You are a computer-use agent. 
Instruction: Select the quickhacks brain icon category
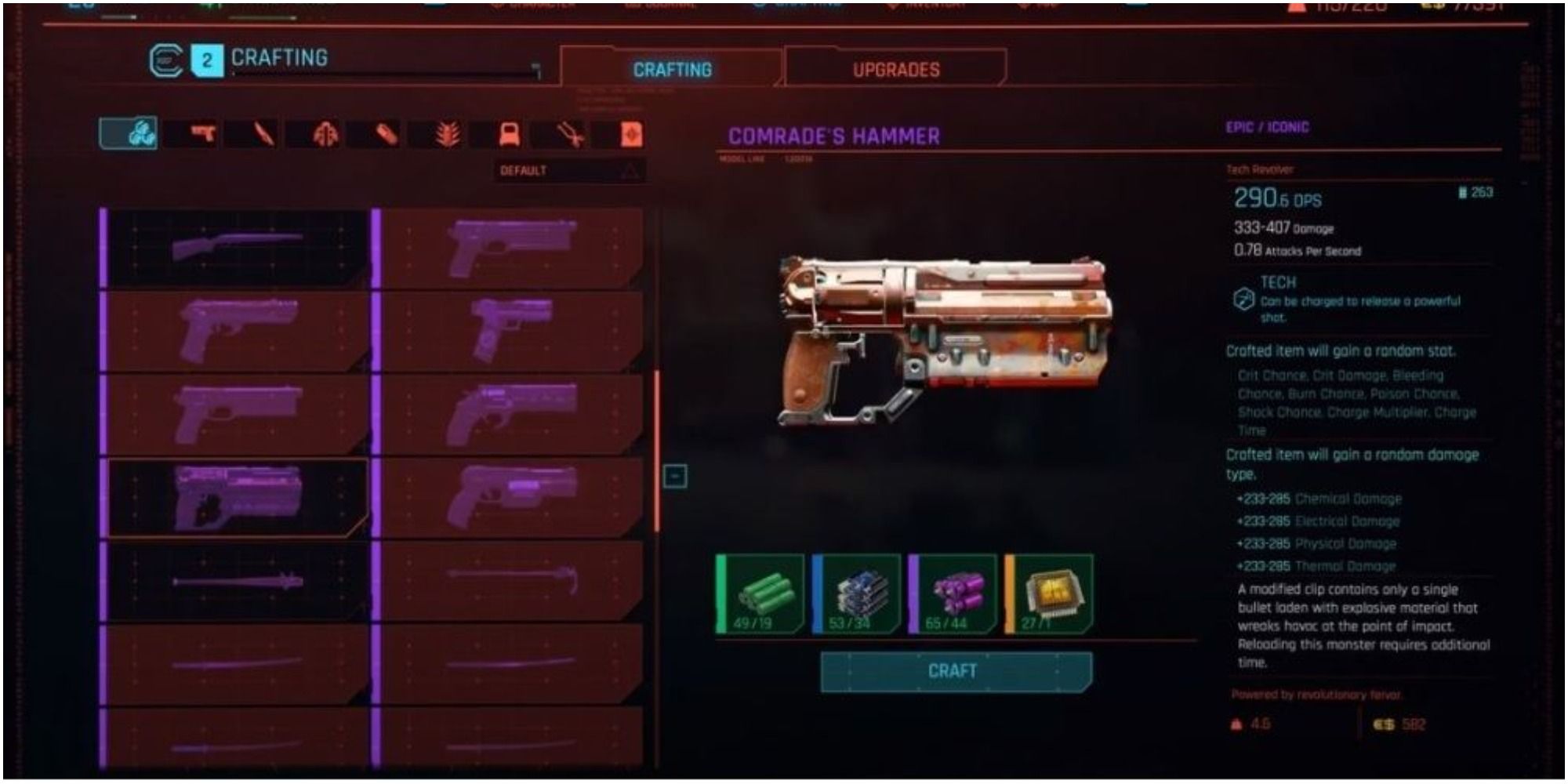tap(325, 136)
